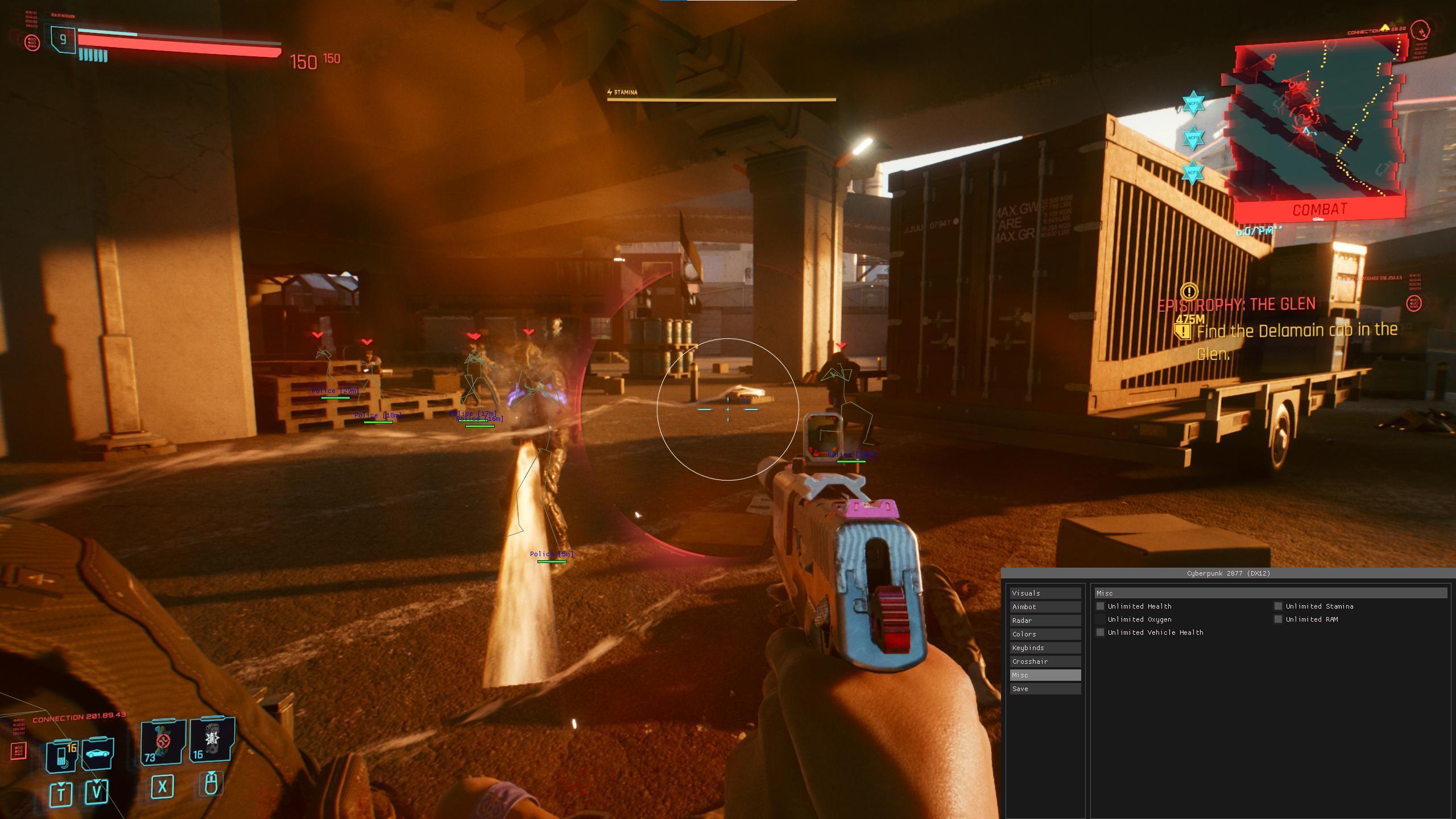Open the Visuals tab in the overlay
The image size is (1456, 819).
point(1045,593)
